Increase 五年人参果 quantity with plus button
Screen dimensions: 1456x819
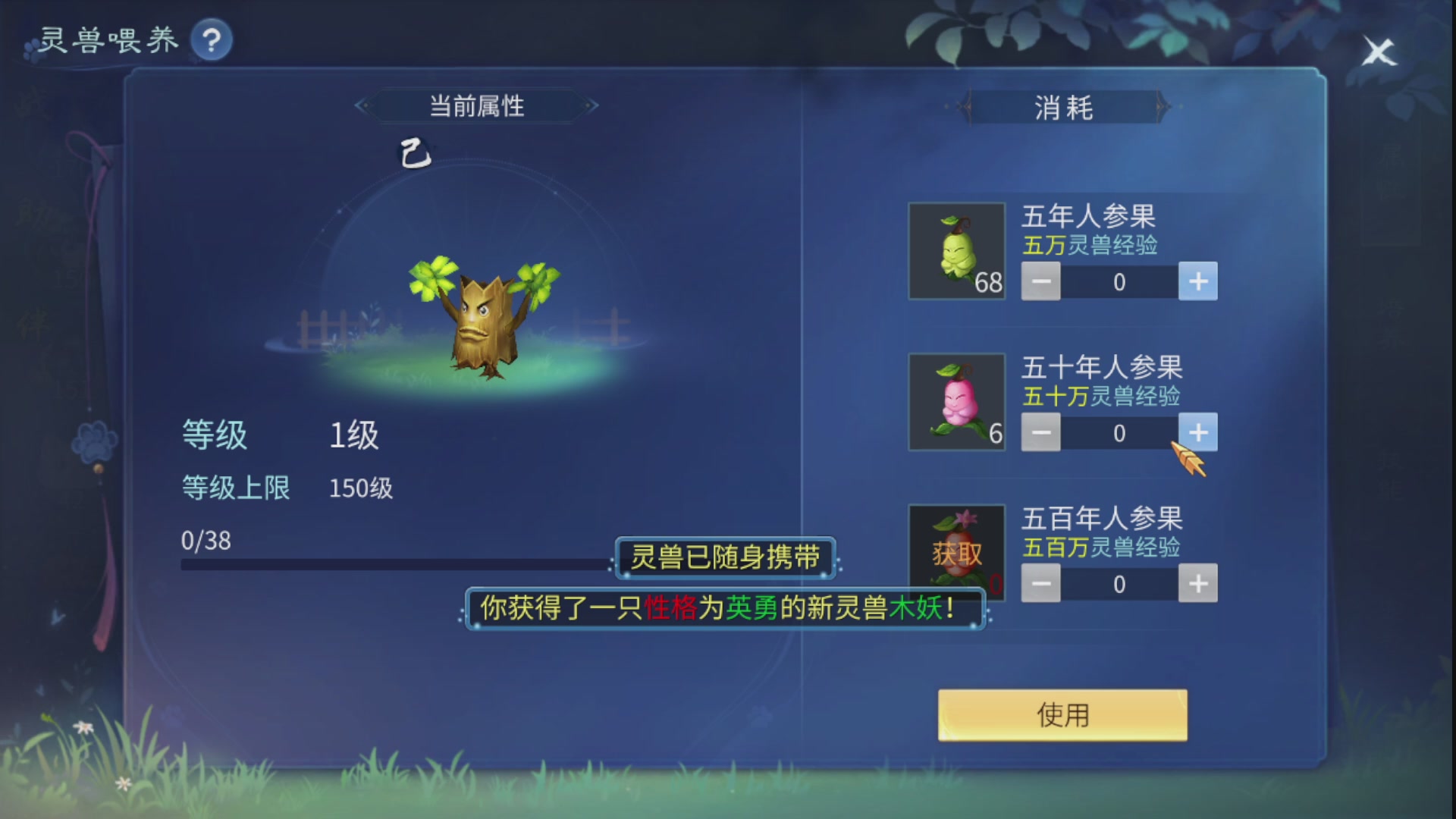[x=1198, y=281]
